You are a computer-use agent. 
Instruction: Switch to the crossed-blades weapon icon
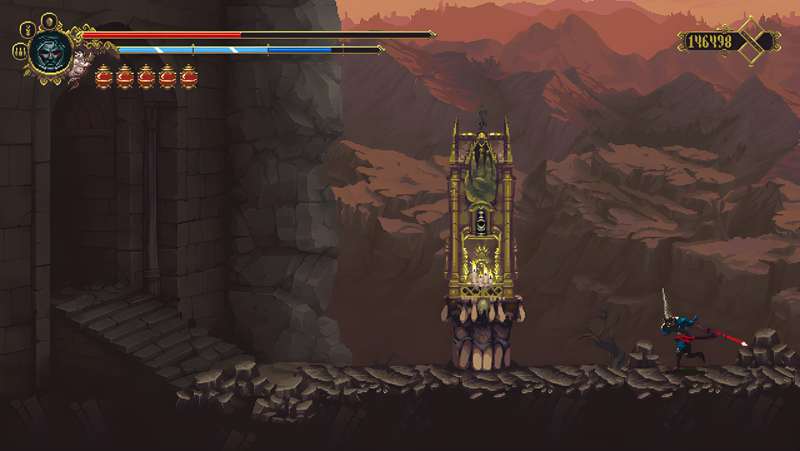click(x=27, y=28)
